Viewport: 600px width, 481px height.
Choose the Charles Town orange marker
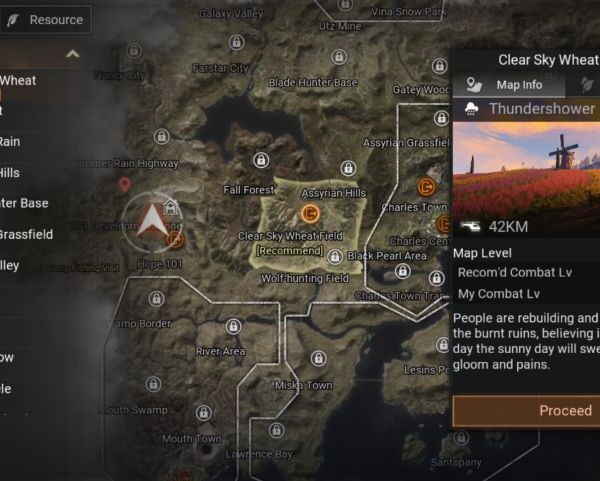tap(428, 186)
